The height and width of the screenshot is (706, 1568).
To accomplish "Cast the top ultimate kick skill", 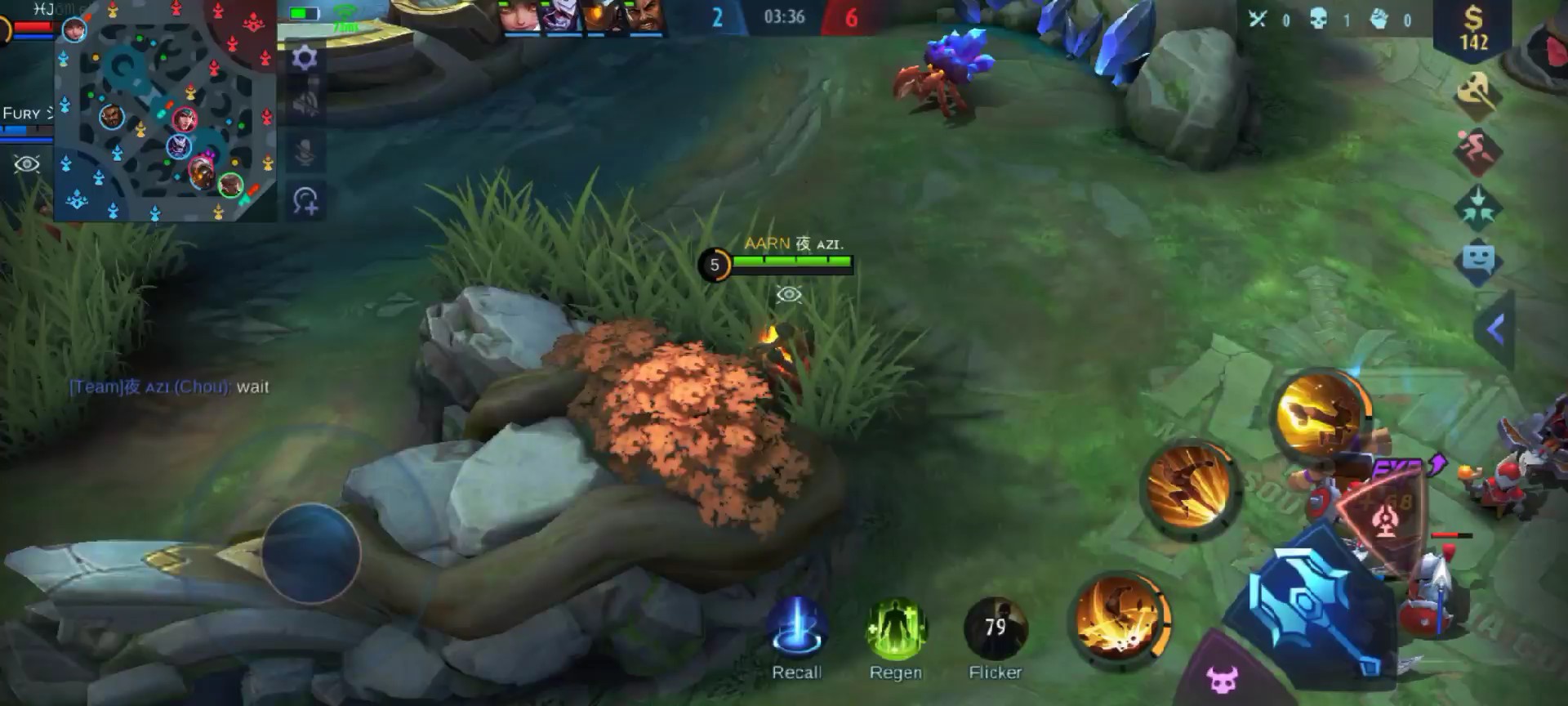I will click(1319, 413).
